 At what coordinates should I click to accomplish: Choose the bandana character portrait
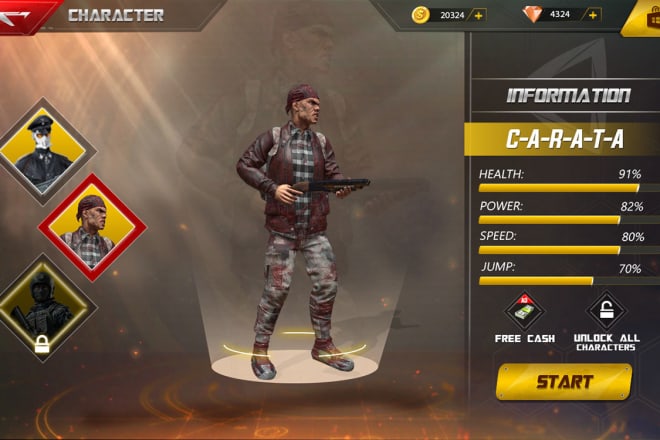[x=91, y=227]
